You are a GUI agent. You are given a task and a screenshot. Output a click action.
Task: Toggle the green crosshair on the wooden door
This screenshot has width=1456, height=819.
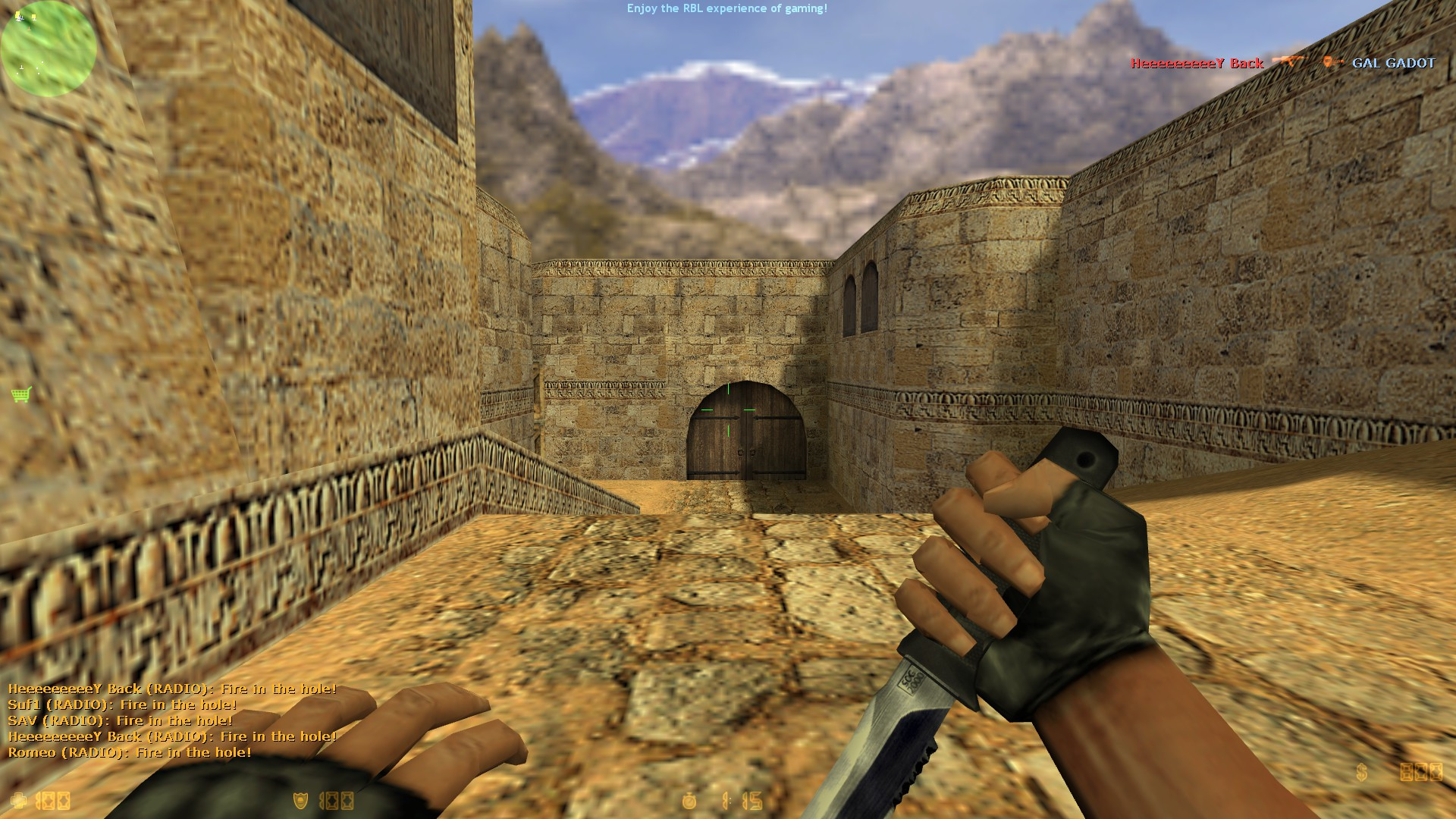tap(728, 409)
